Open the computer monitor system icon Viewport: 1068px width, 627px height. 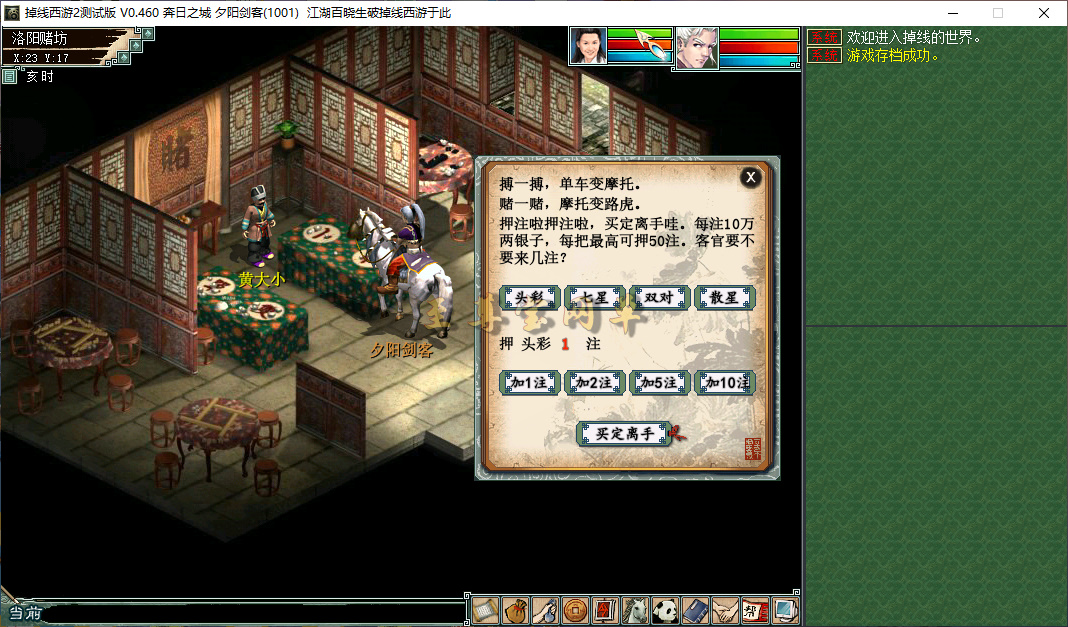click(785, 610)
